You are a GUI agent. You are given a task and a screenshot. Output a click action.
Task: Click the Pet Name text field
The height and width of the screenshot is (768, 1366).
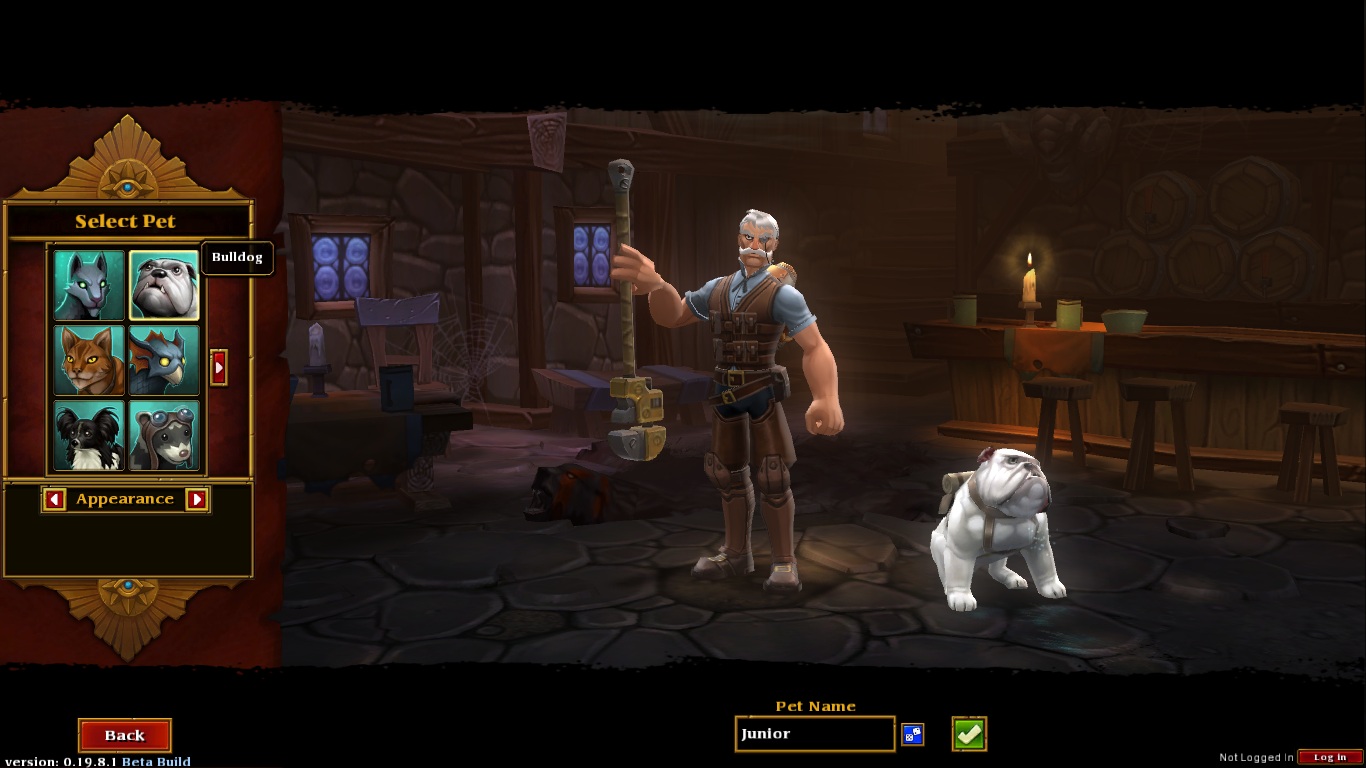[814, 734]
